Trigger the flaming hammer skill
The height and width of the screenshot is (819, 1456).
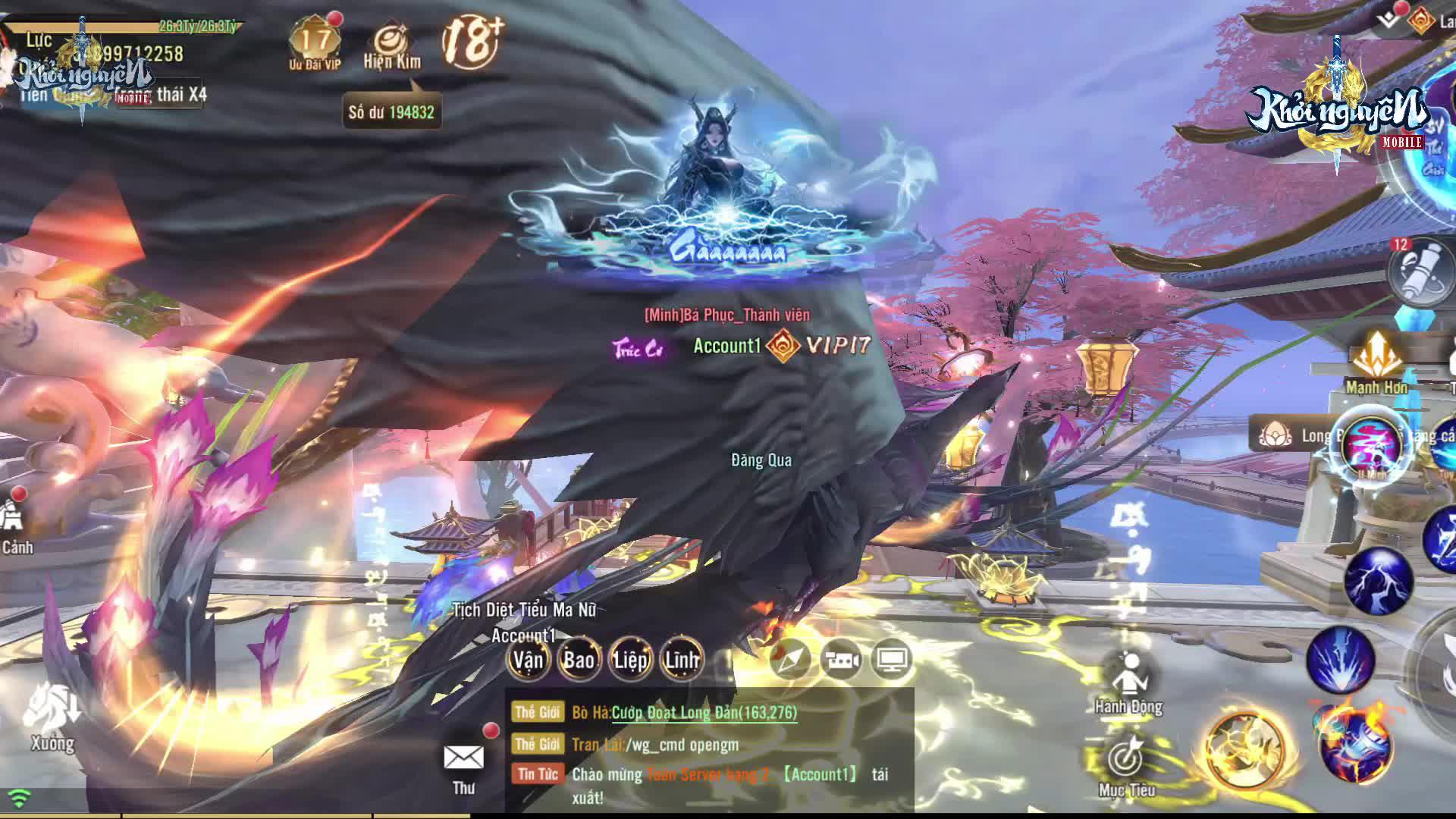1355,743
